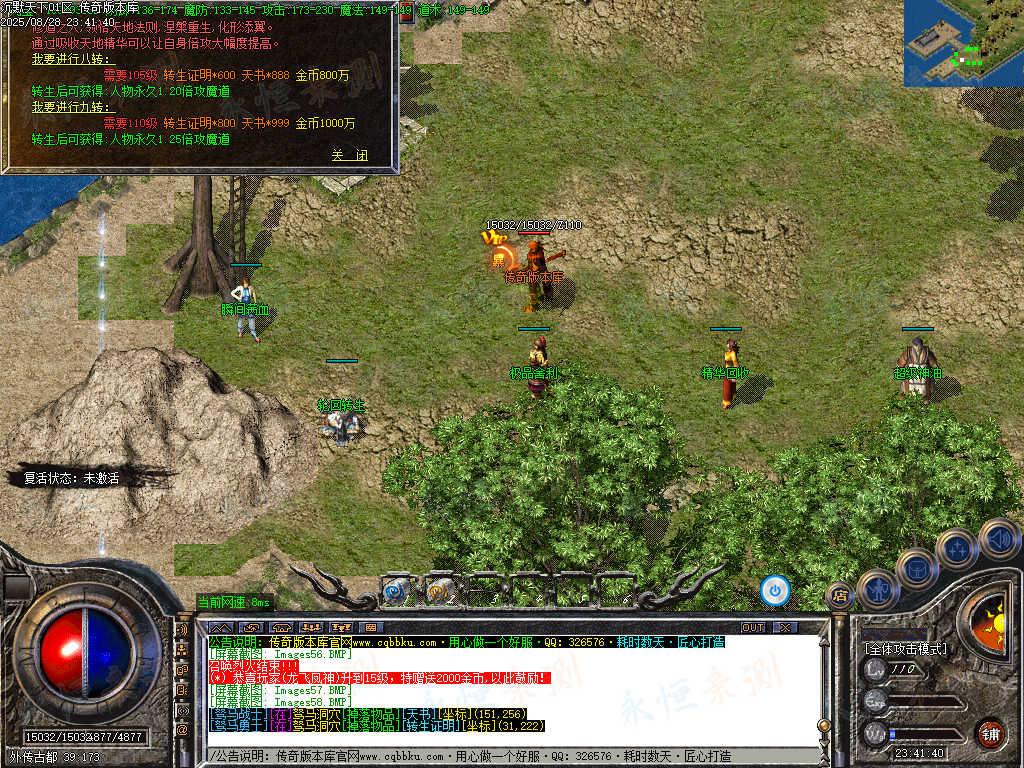The width and height of the screenshot is (1024, 768).
Task: Click the OUT button on chat panel
Action: (753, 627)
